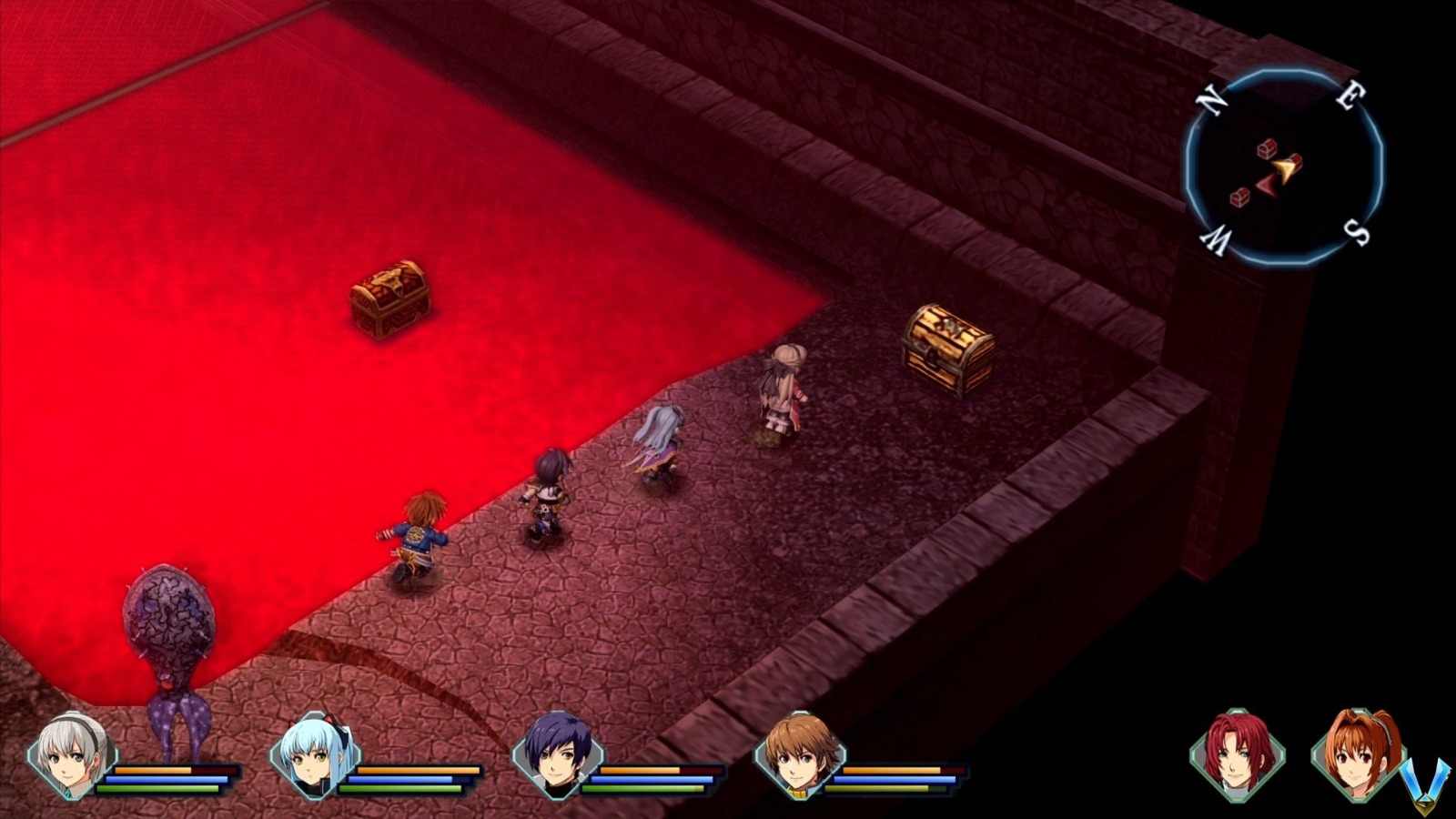The height and width of the screenshot is (819, 1456).
Task: Select the lower-left chest icon on the minimap
Action: click(x=1239, y=199)
